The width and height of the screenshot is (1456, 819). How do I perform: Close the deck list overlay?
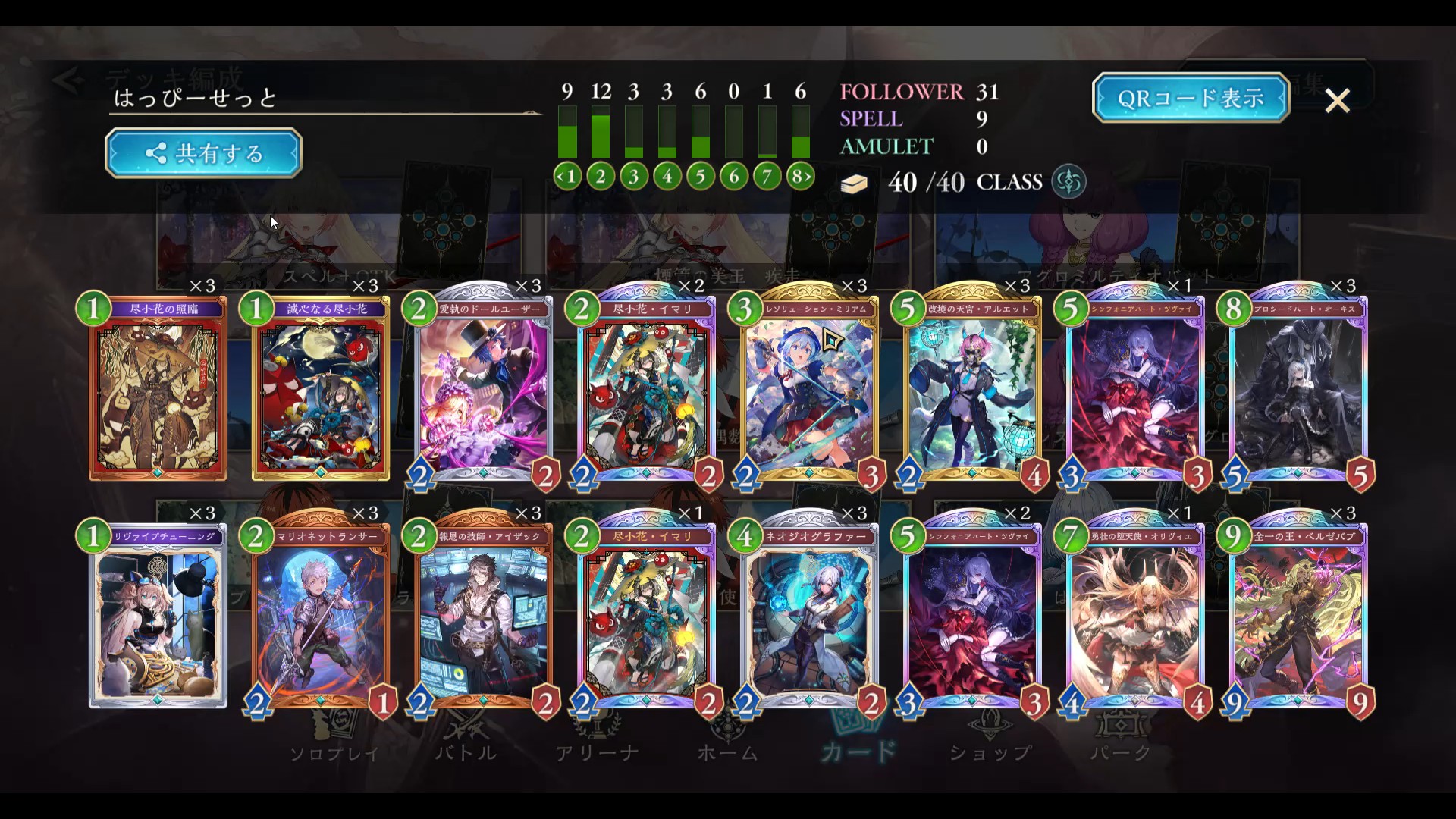click(x=1337, y=100)
